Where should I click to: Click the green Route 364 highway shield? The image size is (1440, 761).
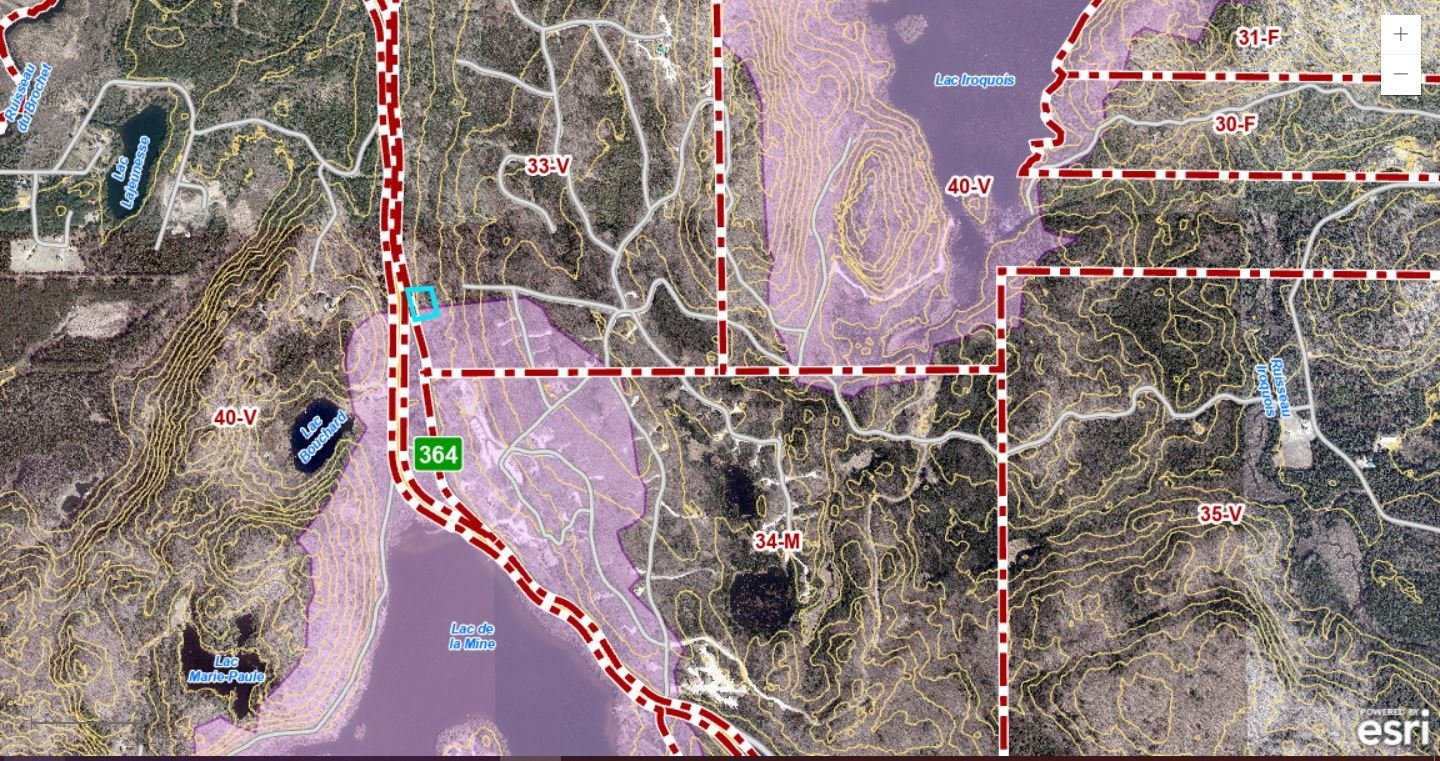(x=437, y=453)
